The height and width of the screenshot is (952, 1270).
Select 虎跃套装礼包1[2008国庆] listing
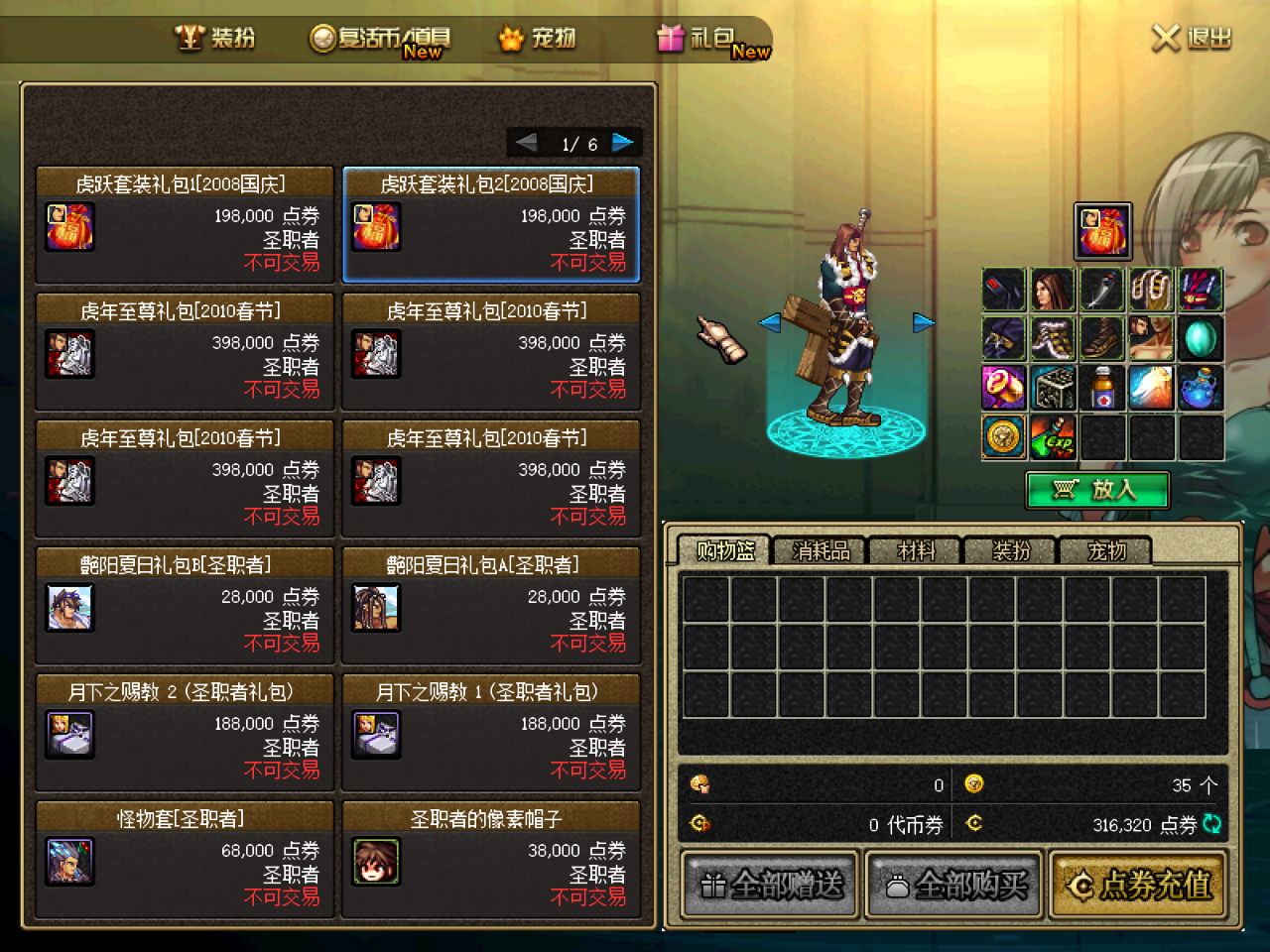point(185,225)
